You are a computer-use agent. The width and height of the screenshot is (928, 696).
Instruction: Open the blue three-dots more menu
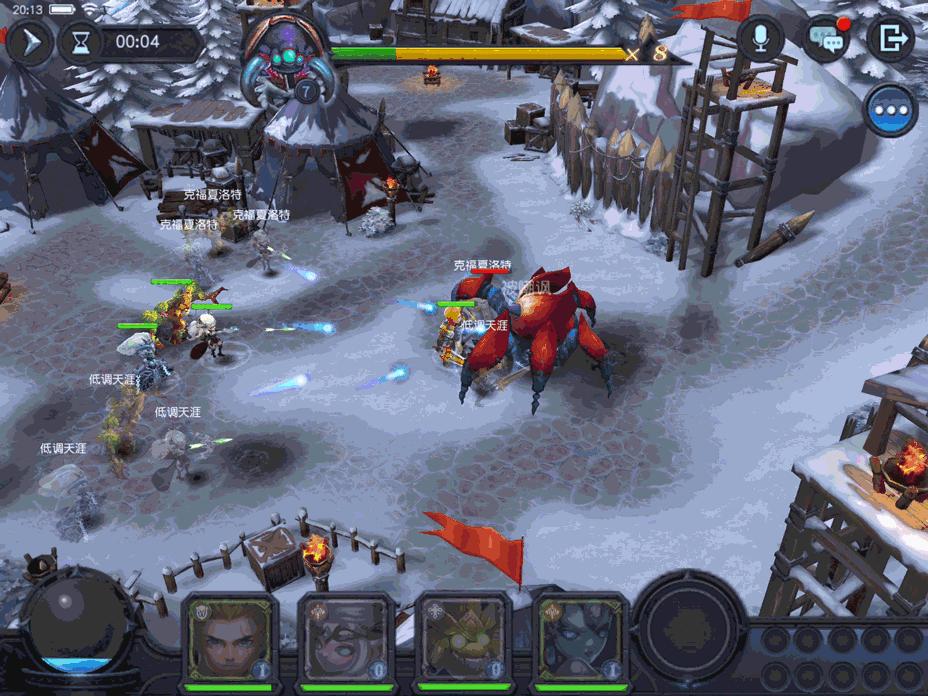coord(891,110)
